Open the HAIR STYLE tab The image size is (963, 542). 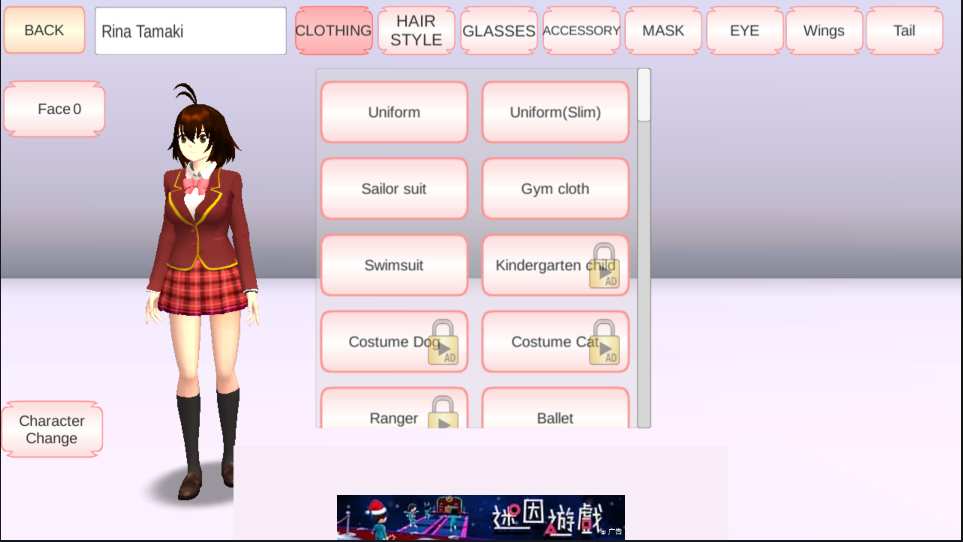click(416, 30)
